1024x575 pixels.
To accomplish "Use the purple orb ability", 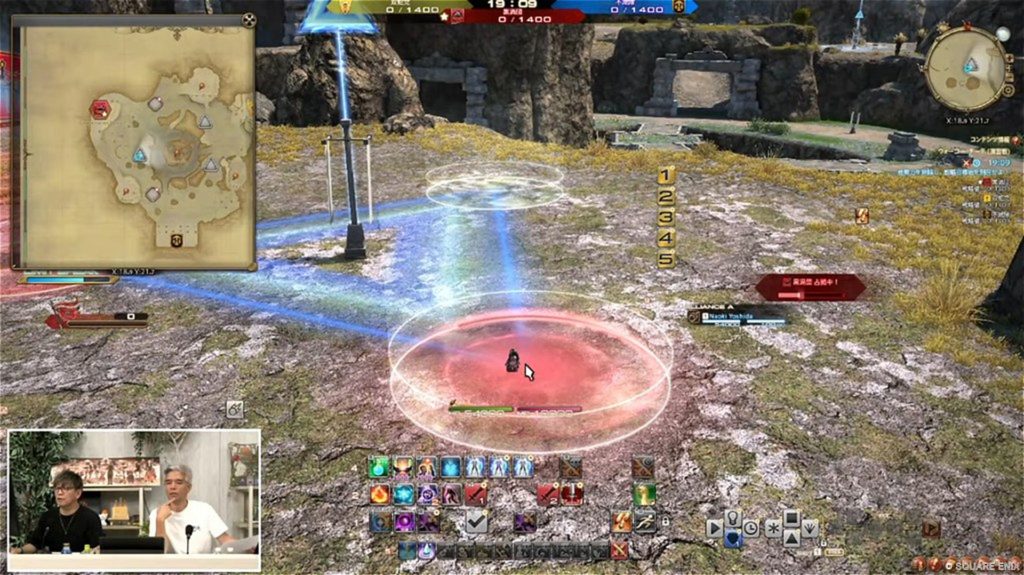I will [x=404, y=521].
